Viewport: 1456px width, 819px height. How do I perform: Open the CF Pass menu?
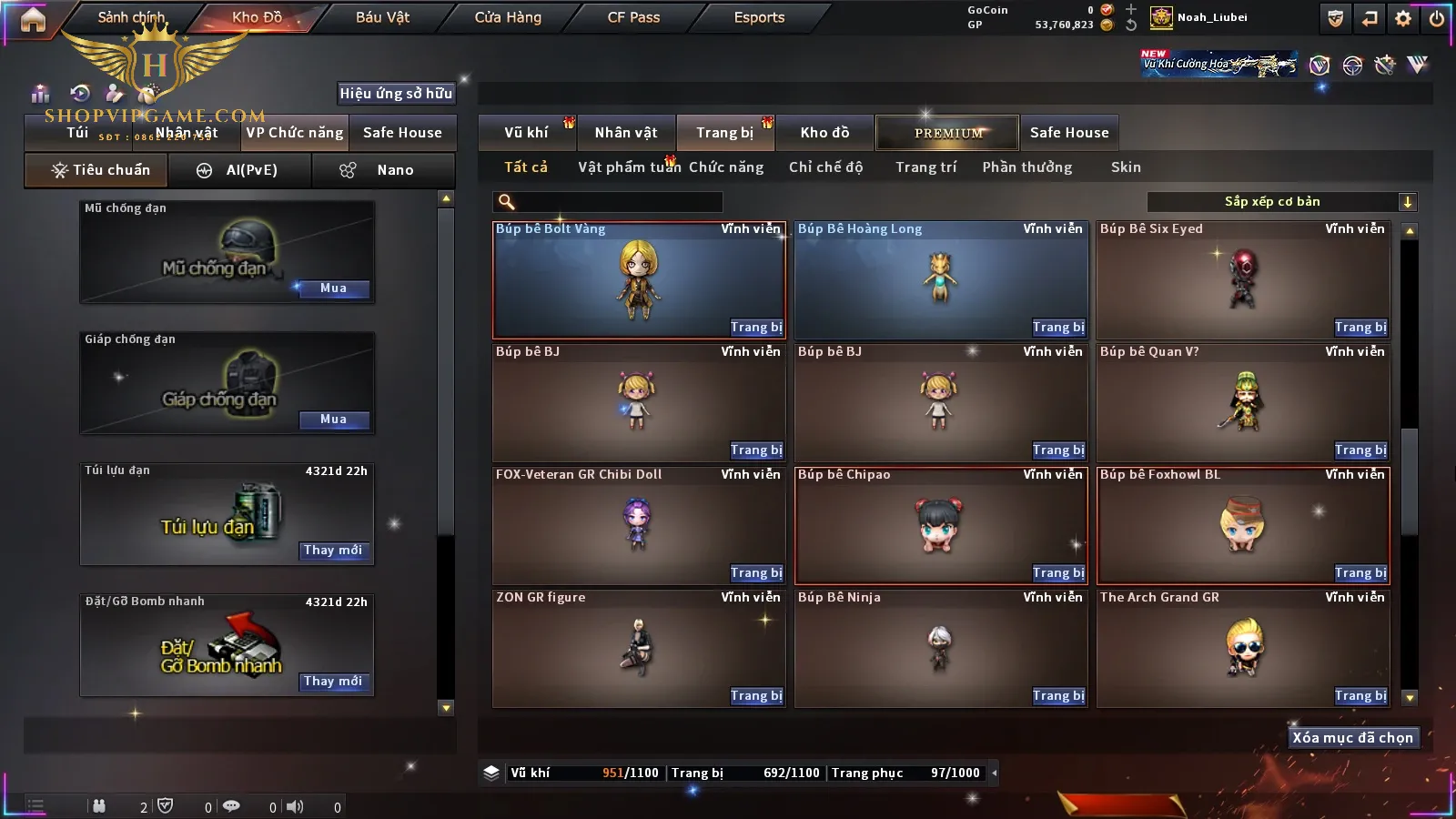[633, 17]
